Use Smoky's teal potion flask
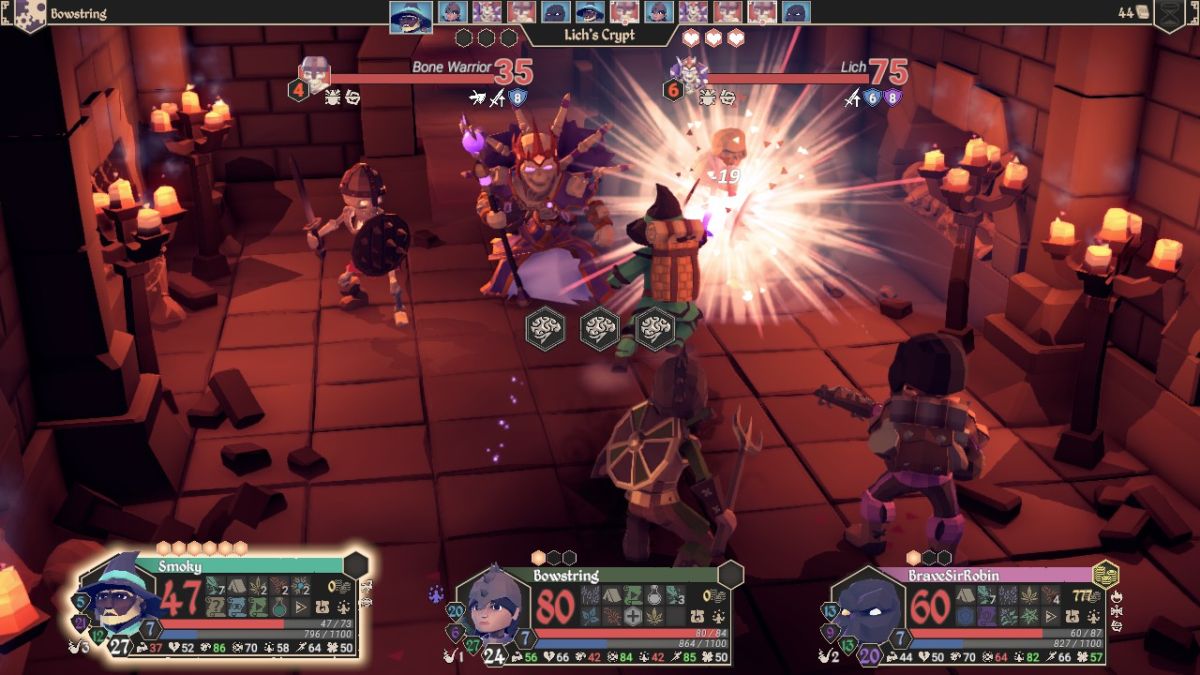 tap(278, 607)
